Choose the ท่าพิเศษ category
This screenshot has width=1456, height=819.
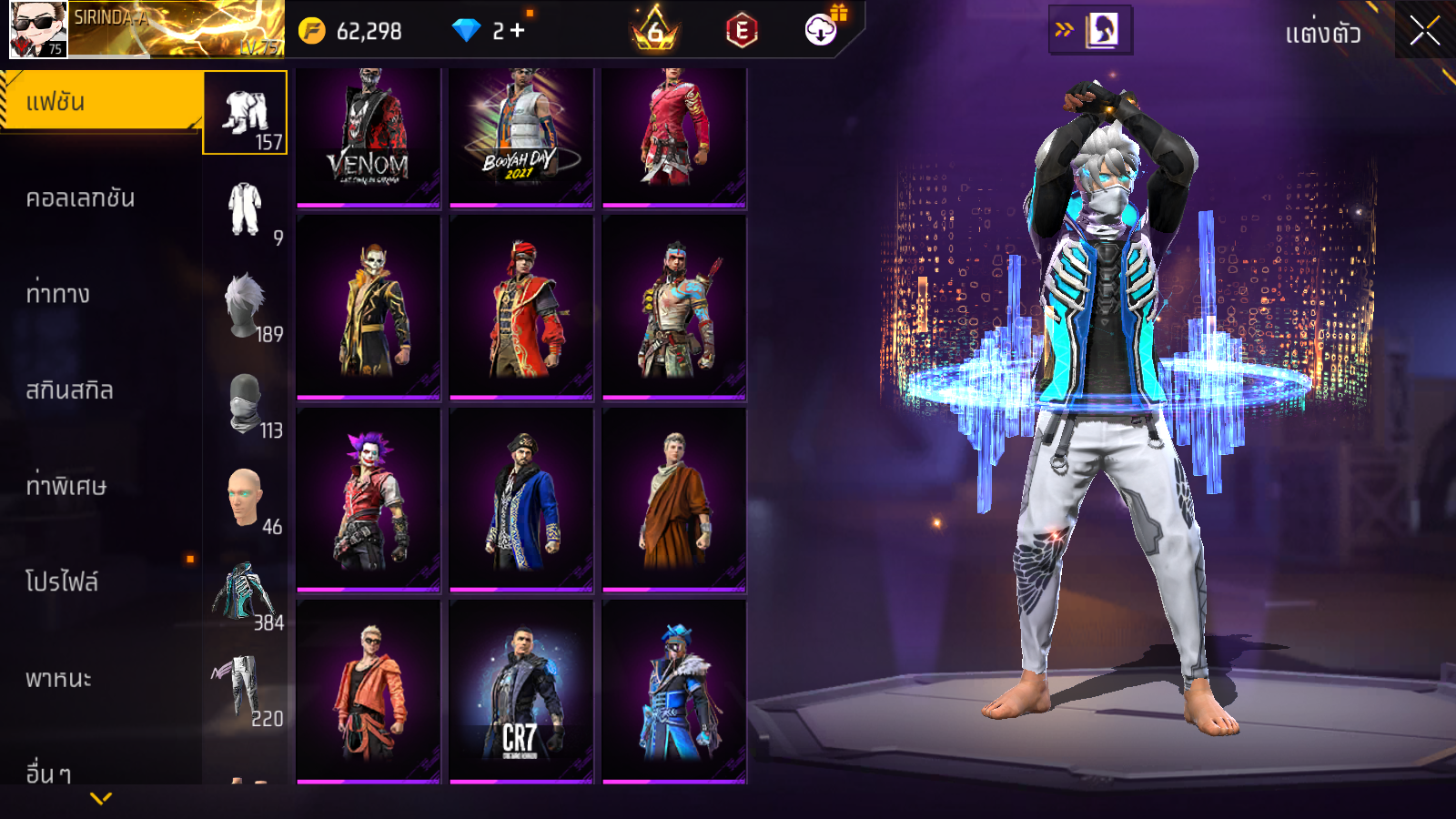pyautogui.click(x=66, y=486)
